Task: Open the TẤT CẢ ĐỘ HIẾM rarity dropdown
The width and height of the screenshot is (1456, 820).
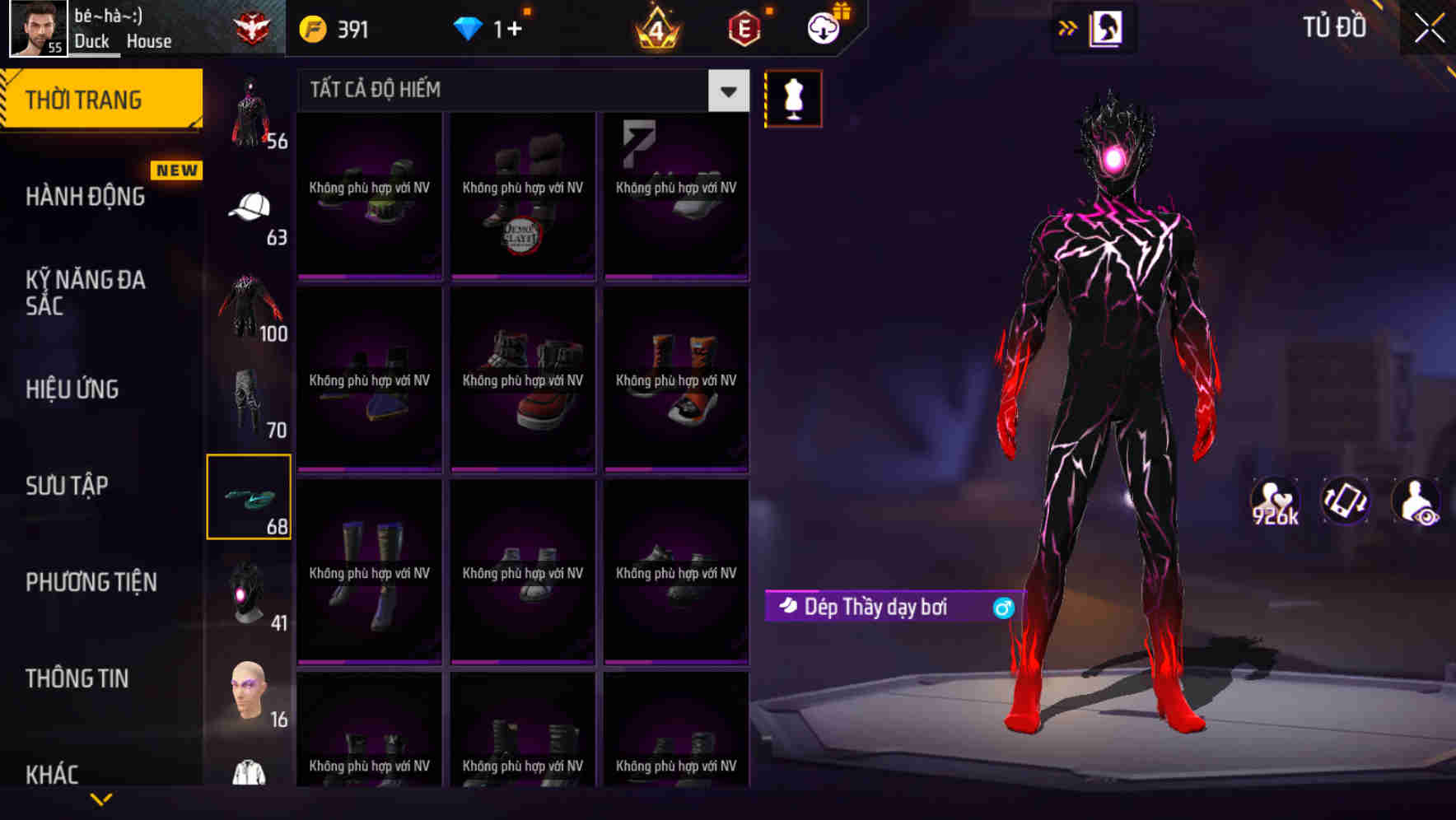Action: 726,91
